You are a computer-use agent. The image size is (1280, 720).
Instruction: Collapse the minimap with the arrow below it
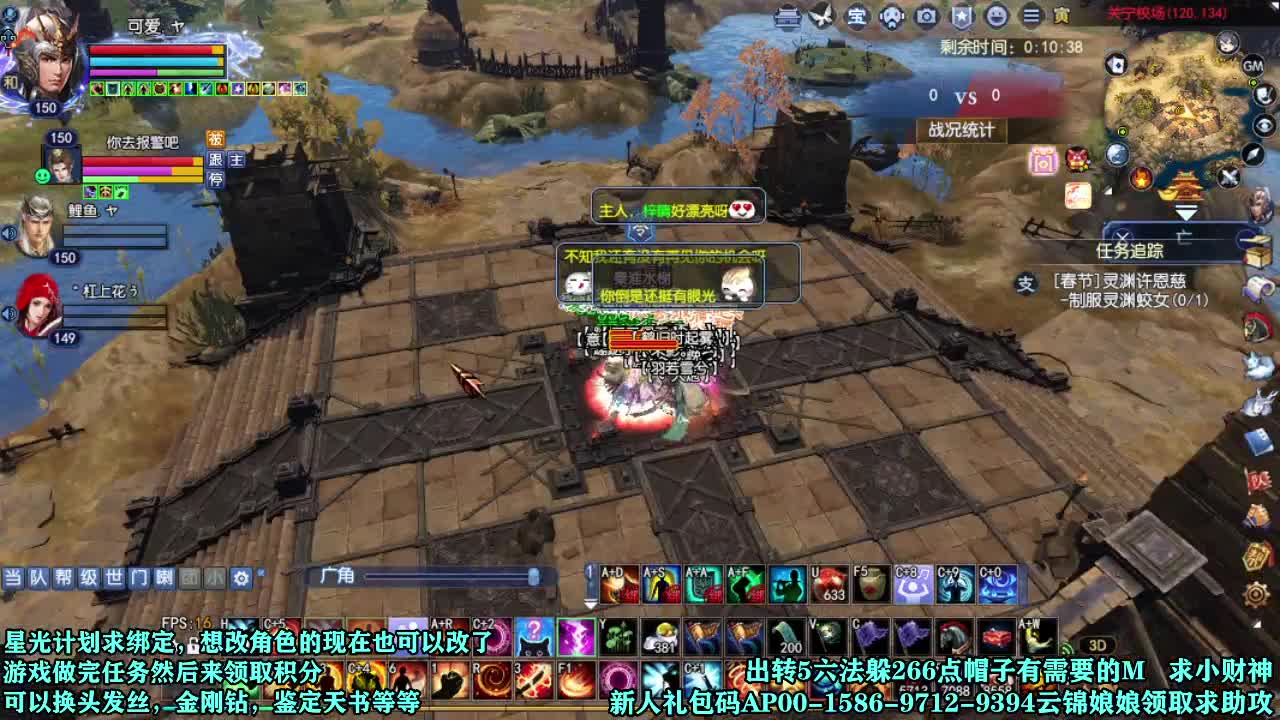point(1186,213)
